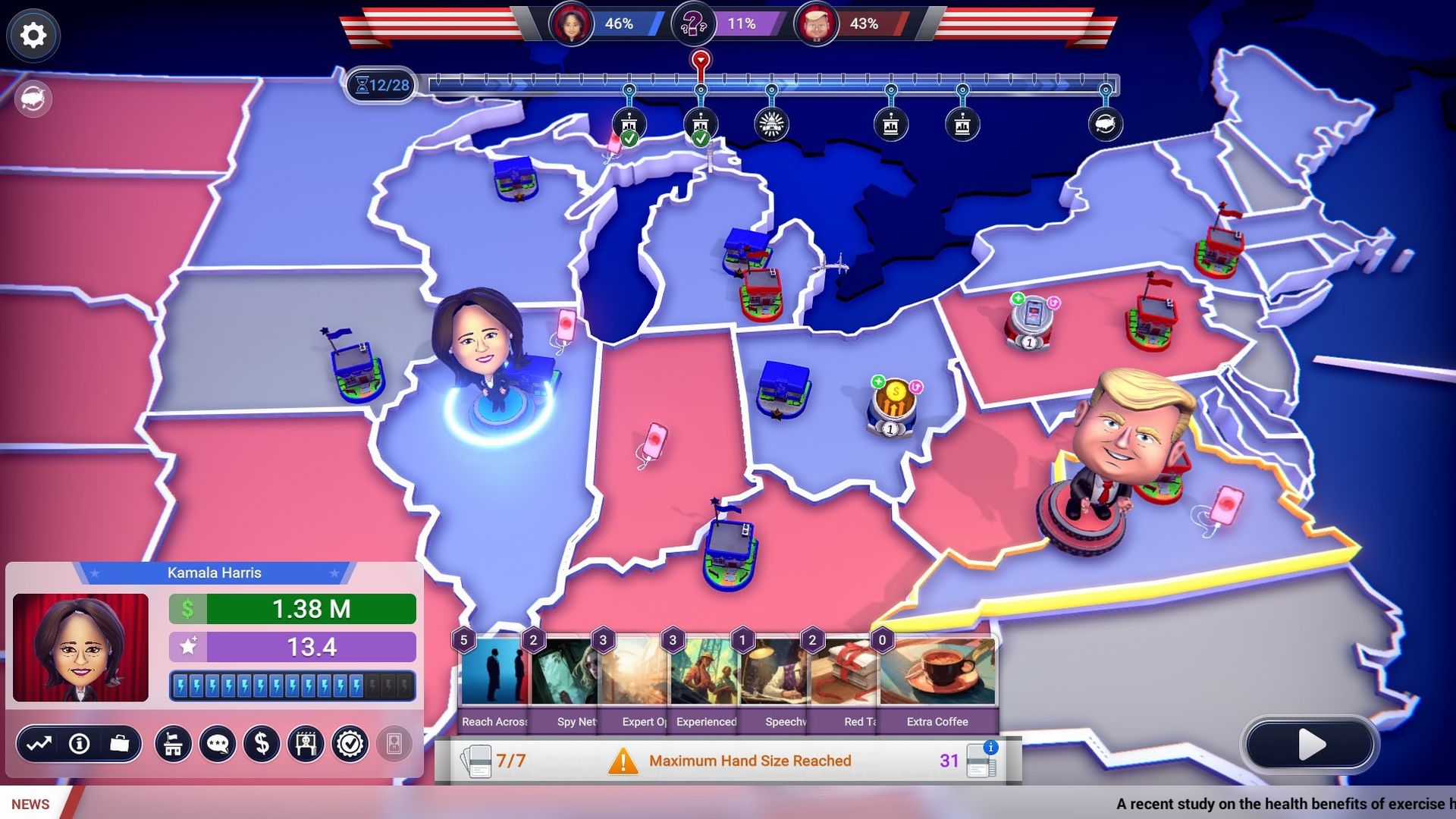Open the election day icon on timeline
The height and width of the screenshot is (819, 1456).
(x=1104, y=125)
